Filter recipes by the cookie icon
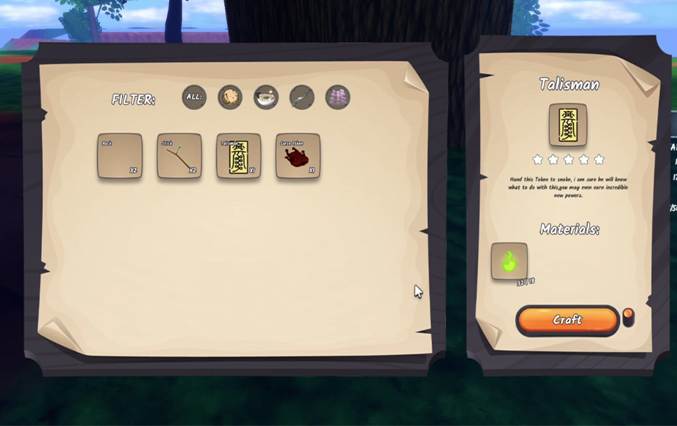This screenshot has height=426, width=677. point(230,97)
